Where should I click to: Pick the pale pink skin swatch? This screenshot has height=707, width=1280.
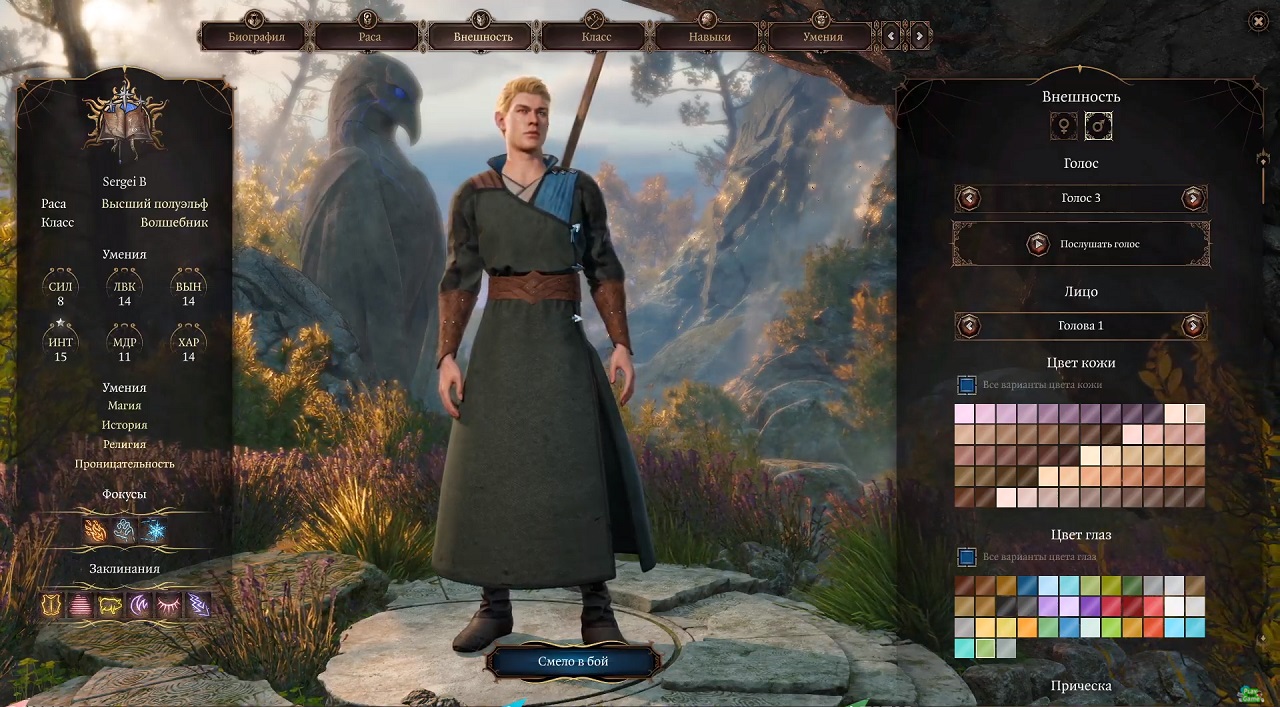pyautogui.click(x=964, y=414)
